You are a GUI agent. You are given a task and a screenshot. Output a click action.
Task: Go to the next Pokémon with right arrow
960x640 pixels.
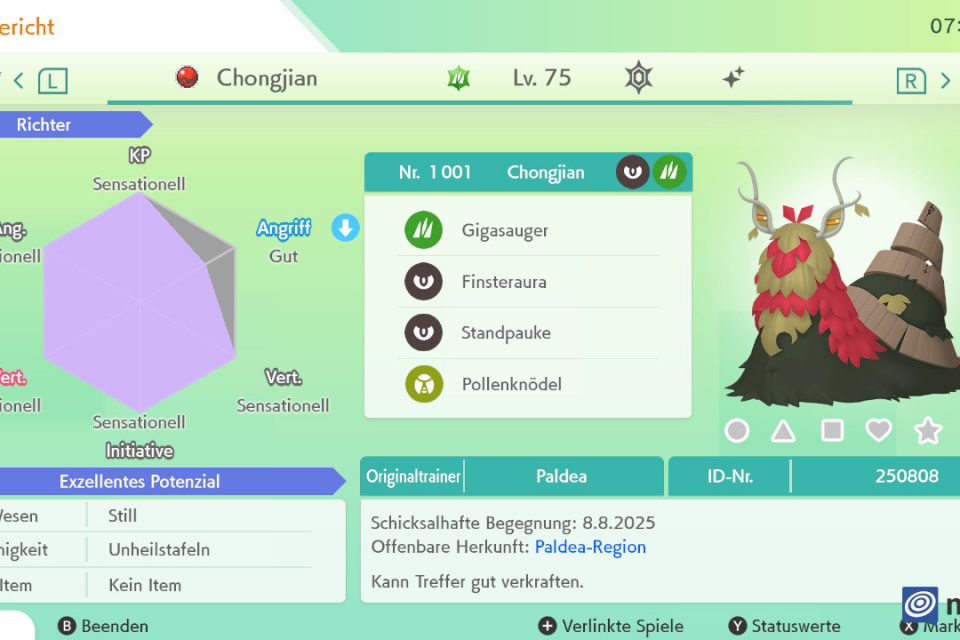[x=945, y=80]
